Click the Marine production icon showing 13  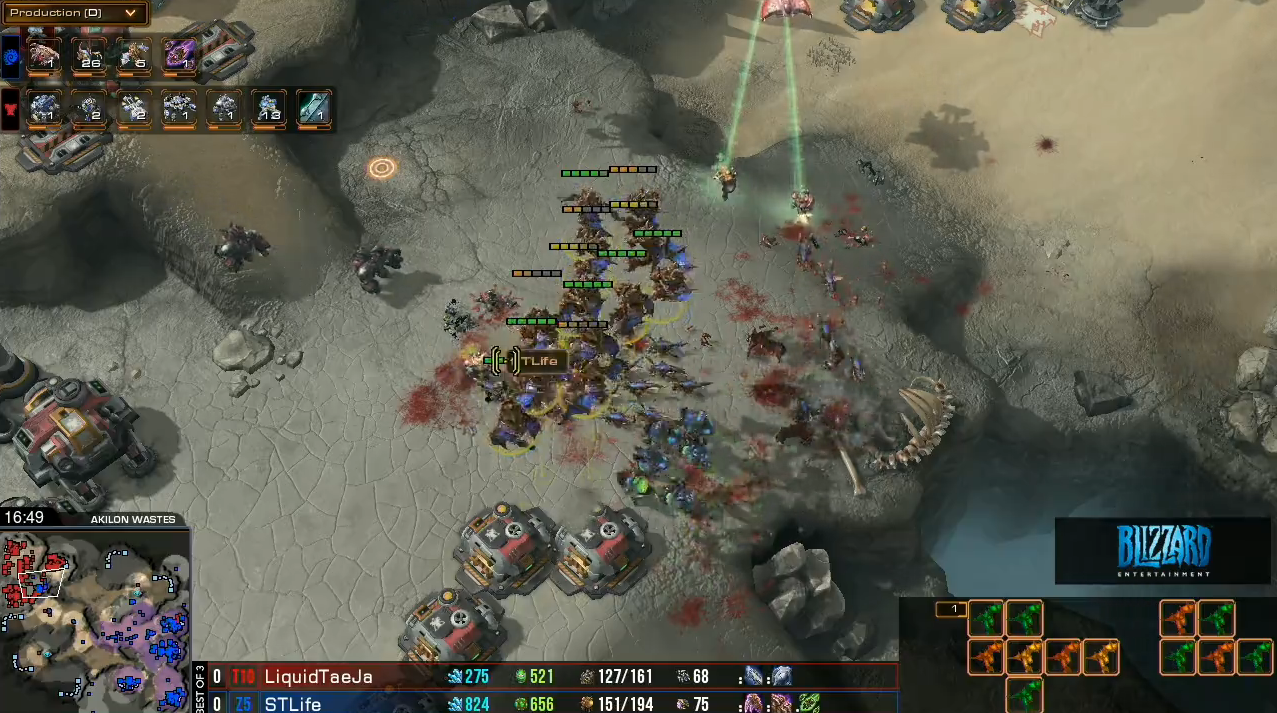coord(270,107)
